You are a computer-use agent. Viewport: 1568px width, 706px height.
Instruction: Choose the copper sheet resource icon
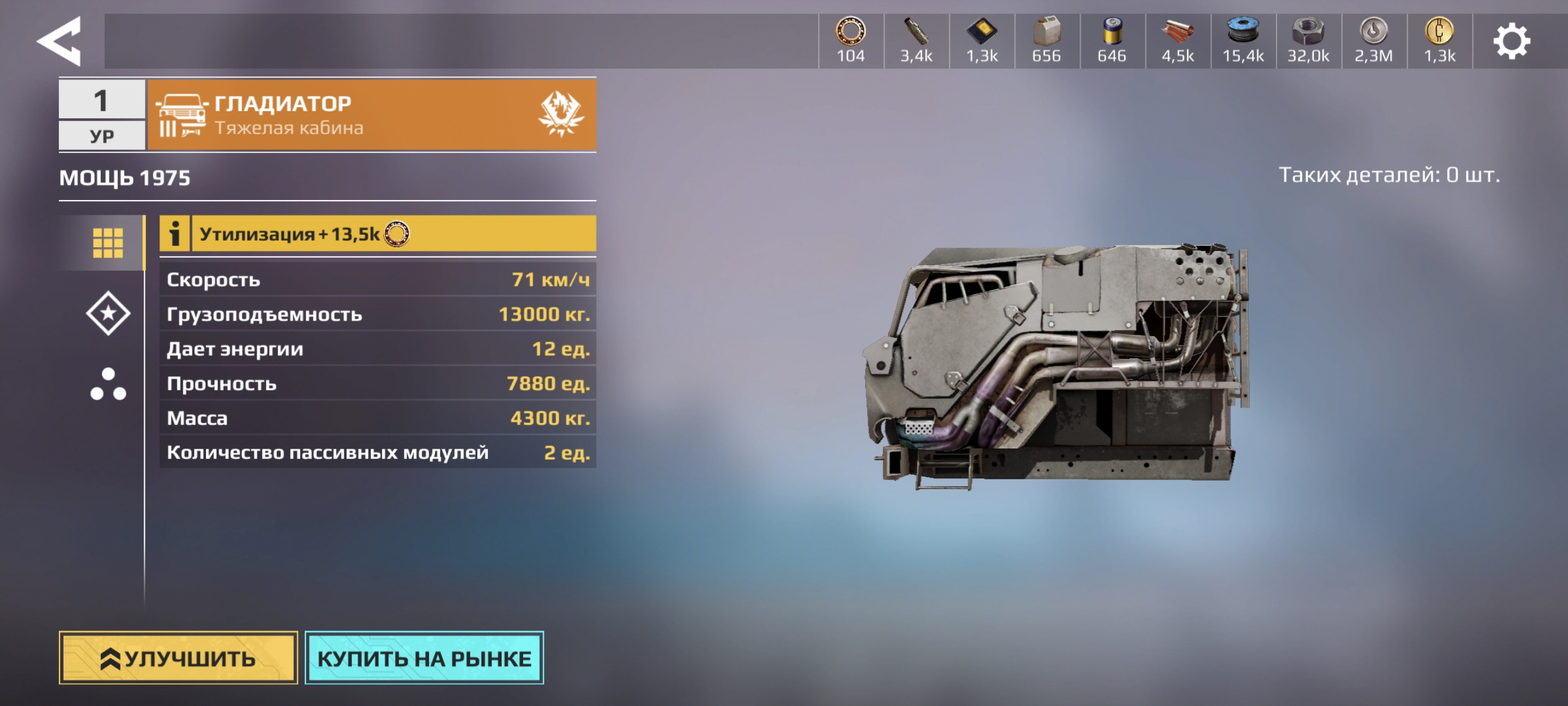[x=1177, y=32]
